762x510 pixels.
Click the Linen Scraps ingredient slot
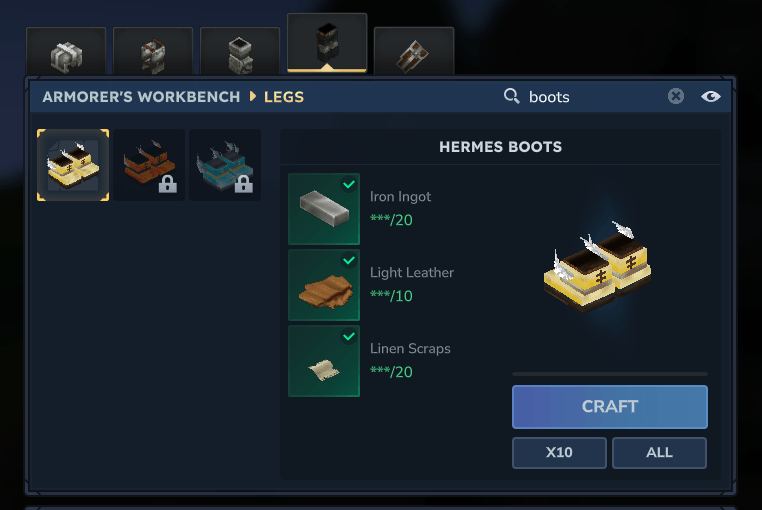coord(324,361)
